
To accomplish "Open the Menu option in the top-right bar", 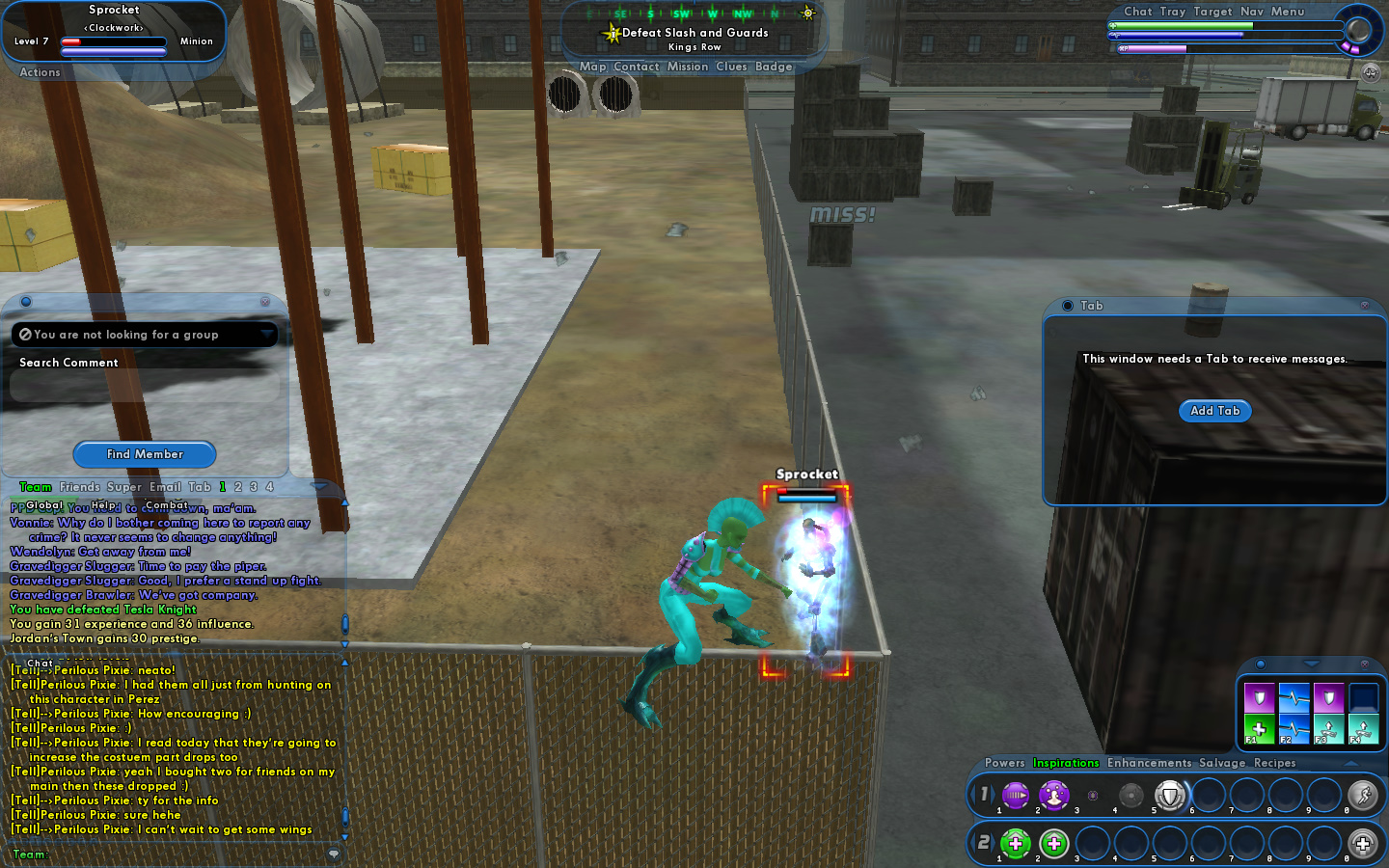I will click(x=1287, y=12).
